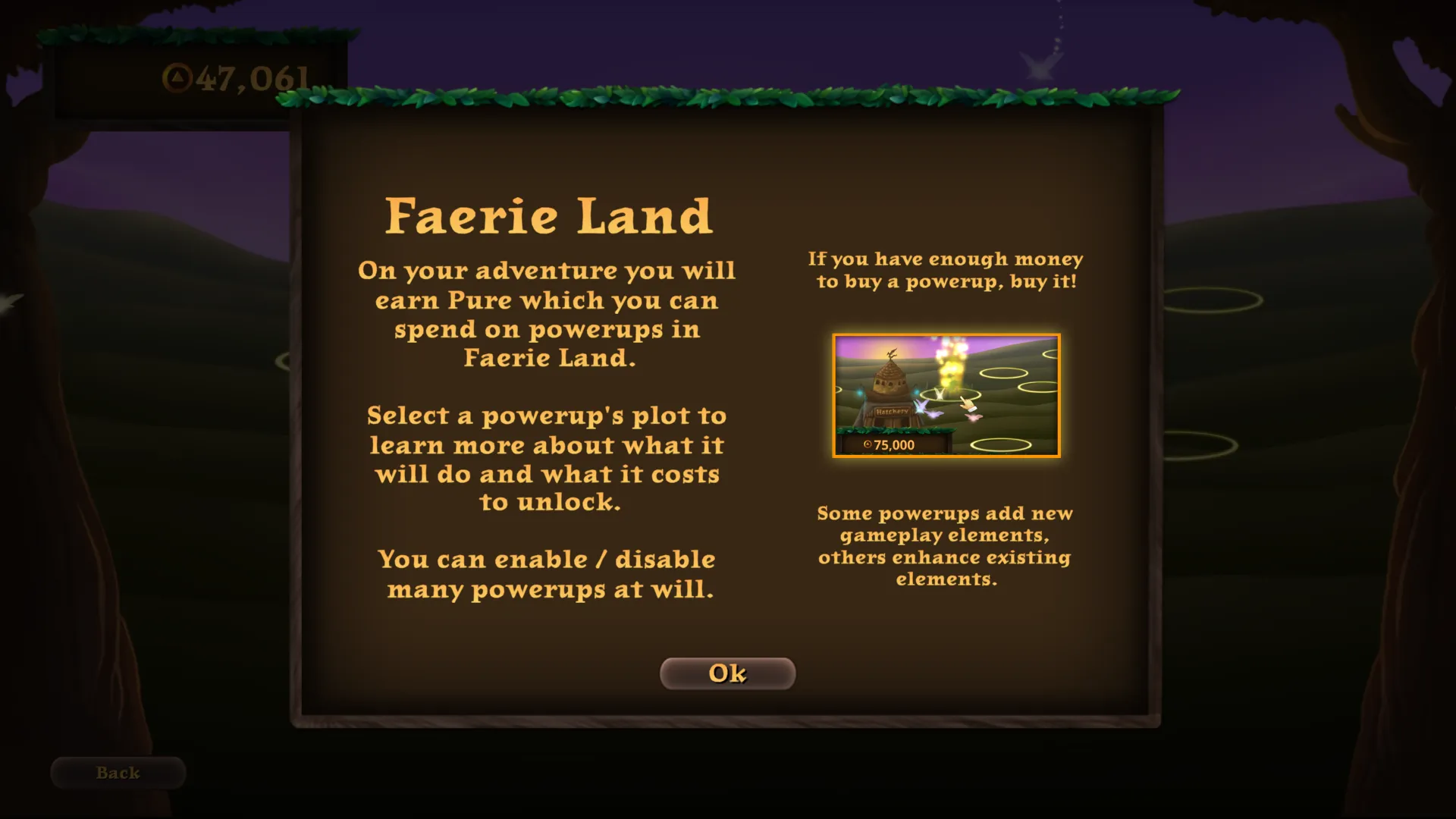Click the pink faerie in the preview image
Image resolution: width=1456 pixels, height=819 pixels.
tap(974, 418)
